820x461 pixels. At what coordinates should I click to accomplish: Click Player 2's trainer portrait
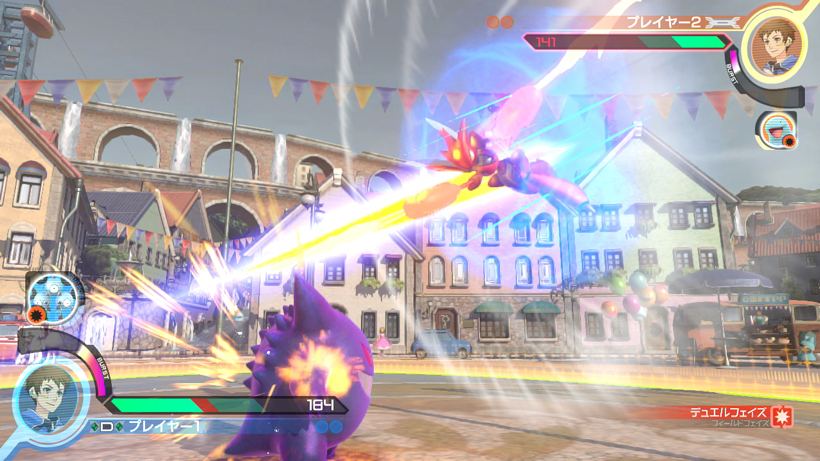click(x=775, y=46)
